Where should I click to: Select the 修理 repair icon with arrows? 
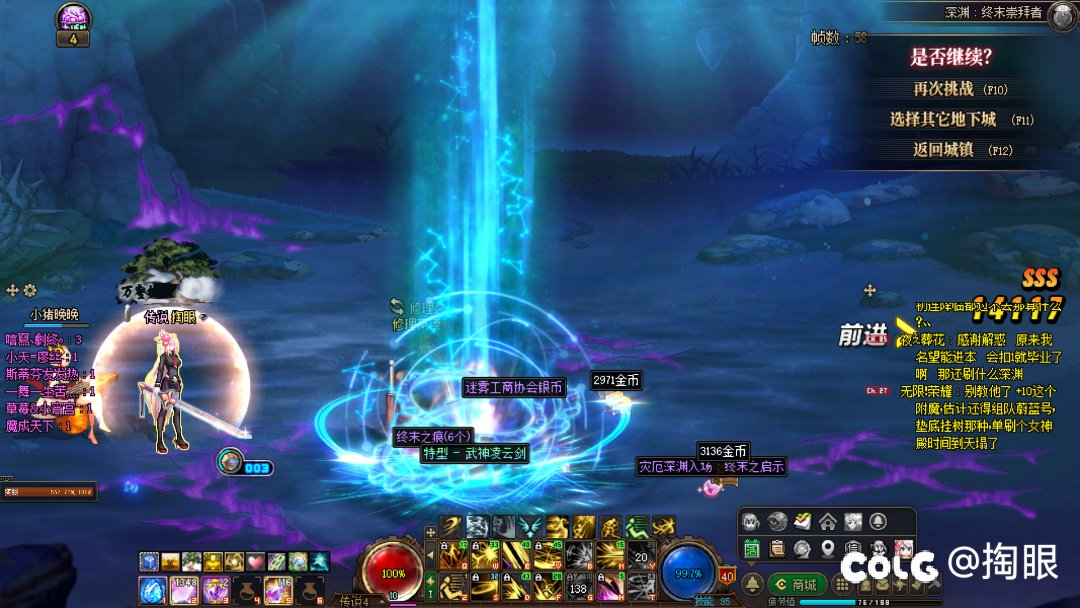397,306
